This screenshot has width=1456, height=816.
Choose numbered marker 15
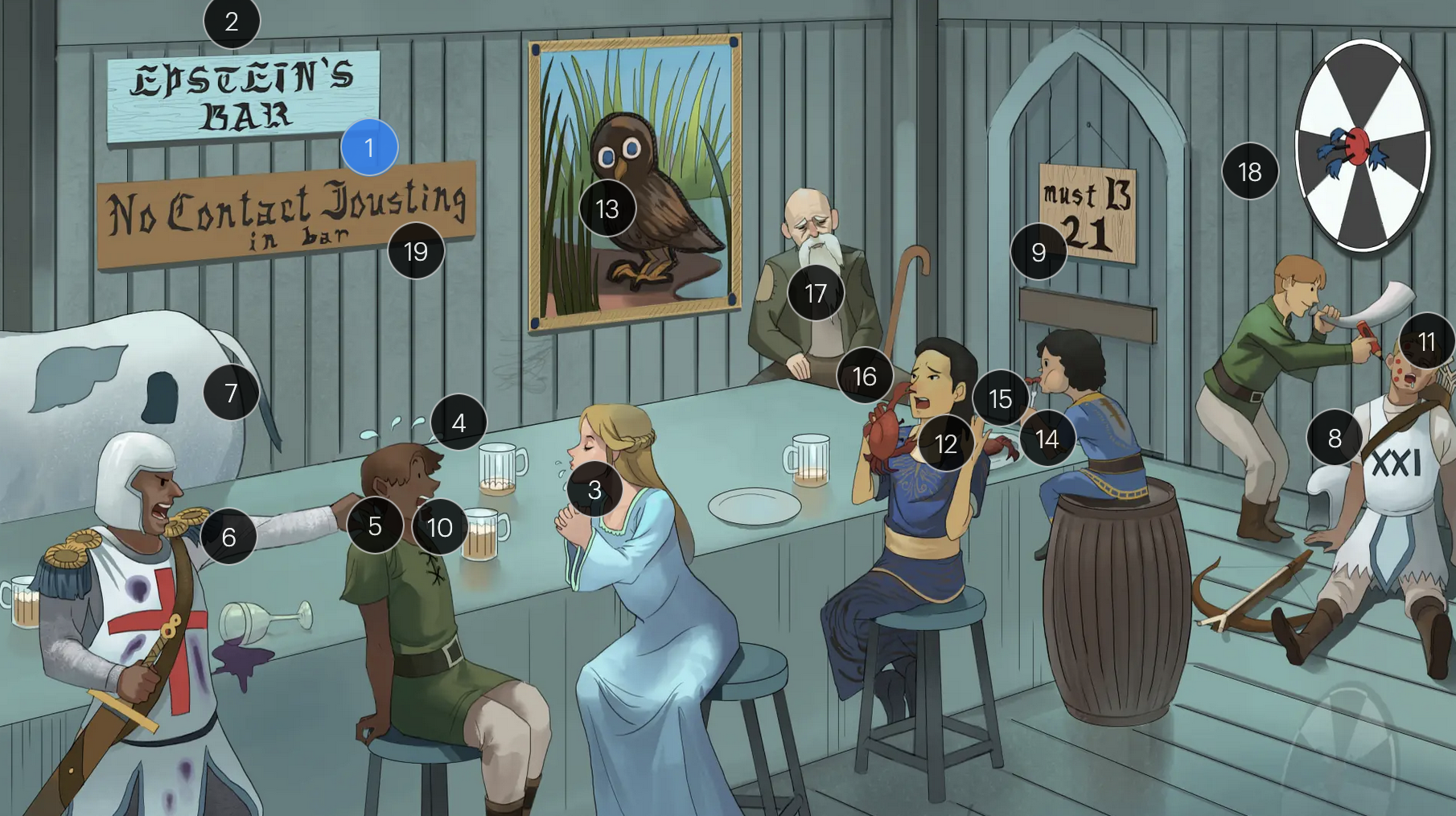pos(1000,398)
